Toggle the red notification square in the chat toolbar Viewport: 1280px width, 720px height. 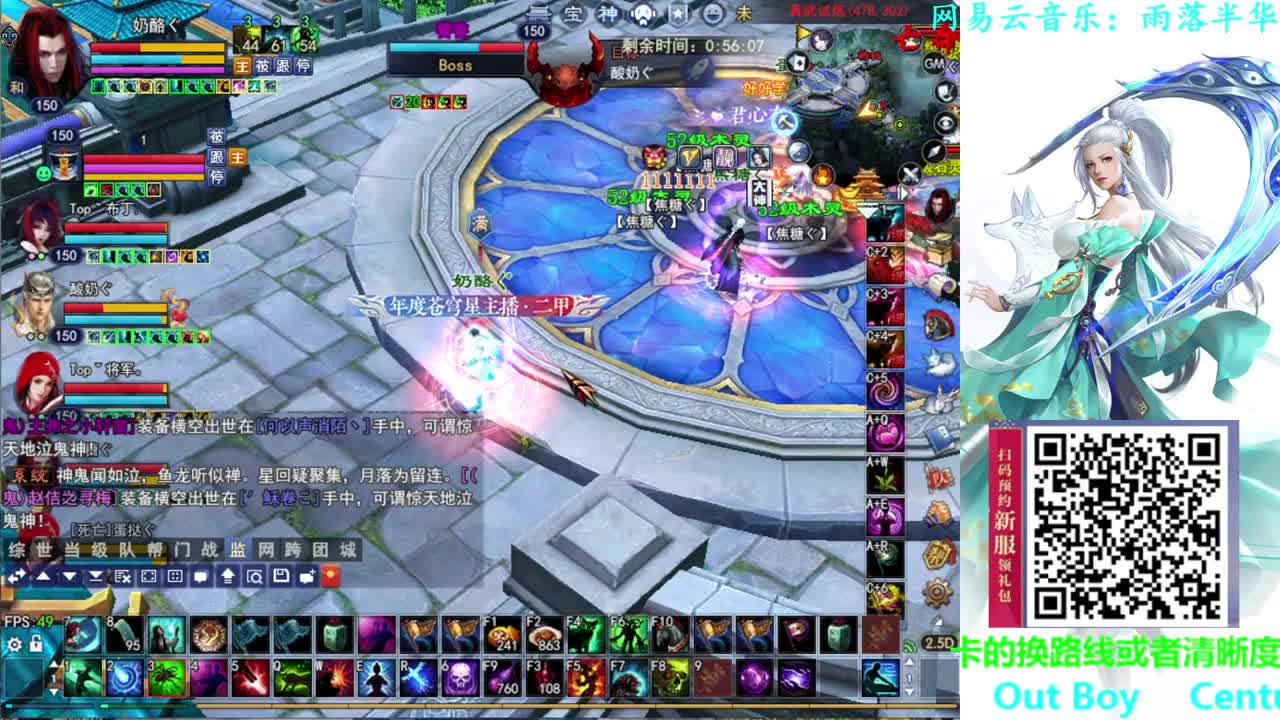332,577
